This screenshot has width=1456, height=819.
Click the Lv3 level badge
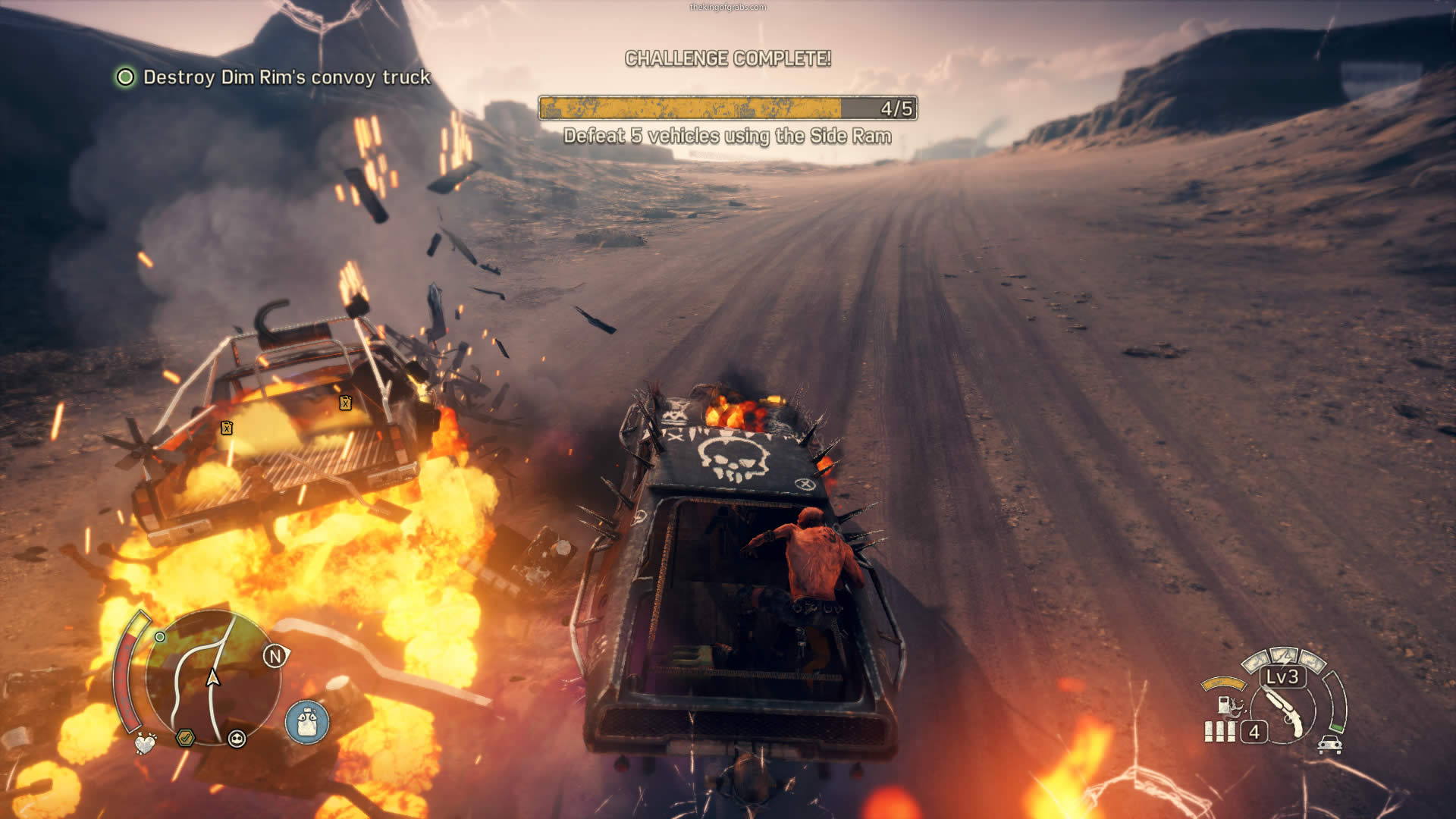1282,676
